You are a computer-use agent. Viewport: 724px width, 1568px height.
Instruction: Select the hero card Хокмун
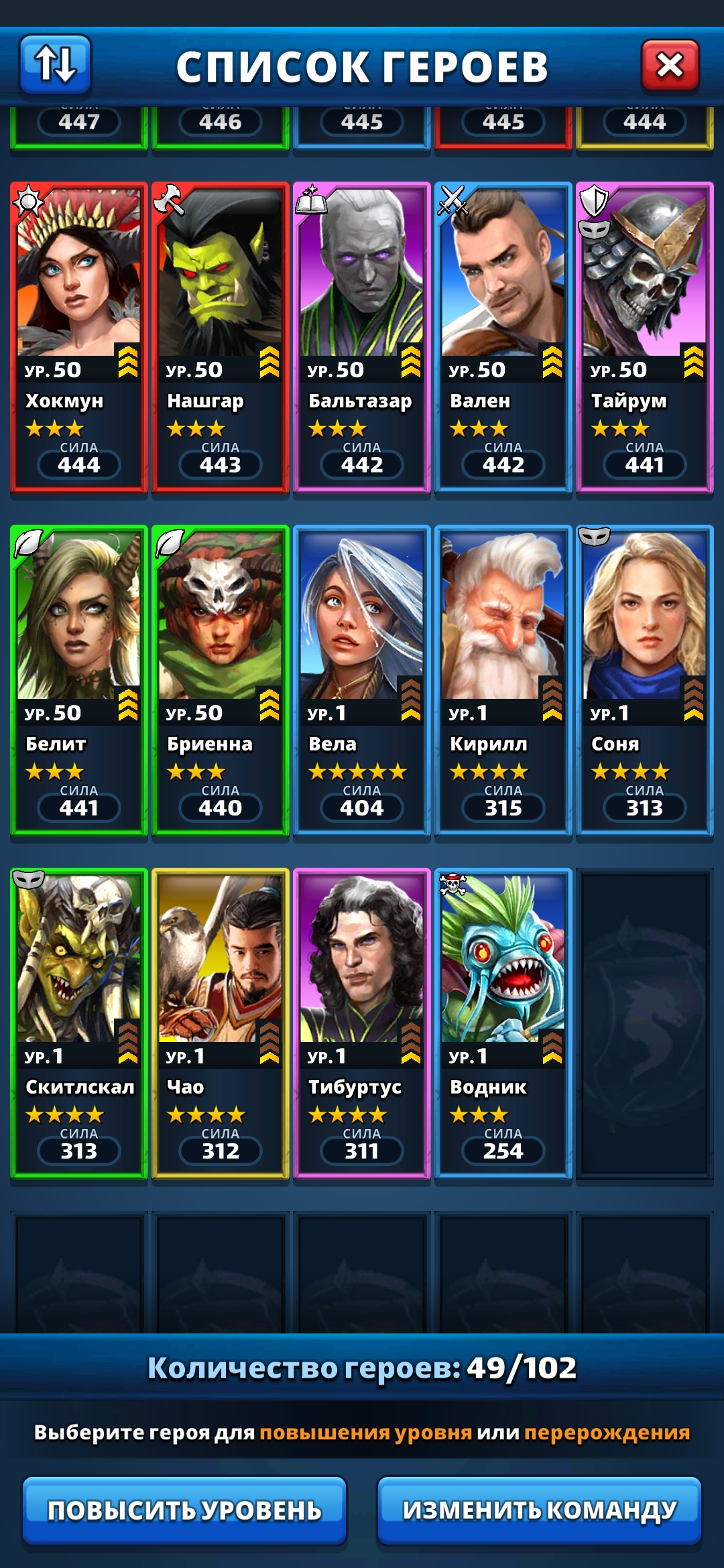click(x=78, y=335)
